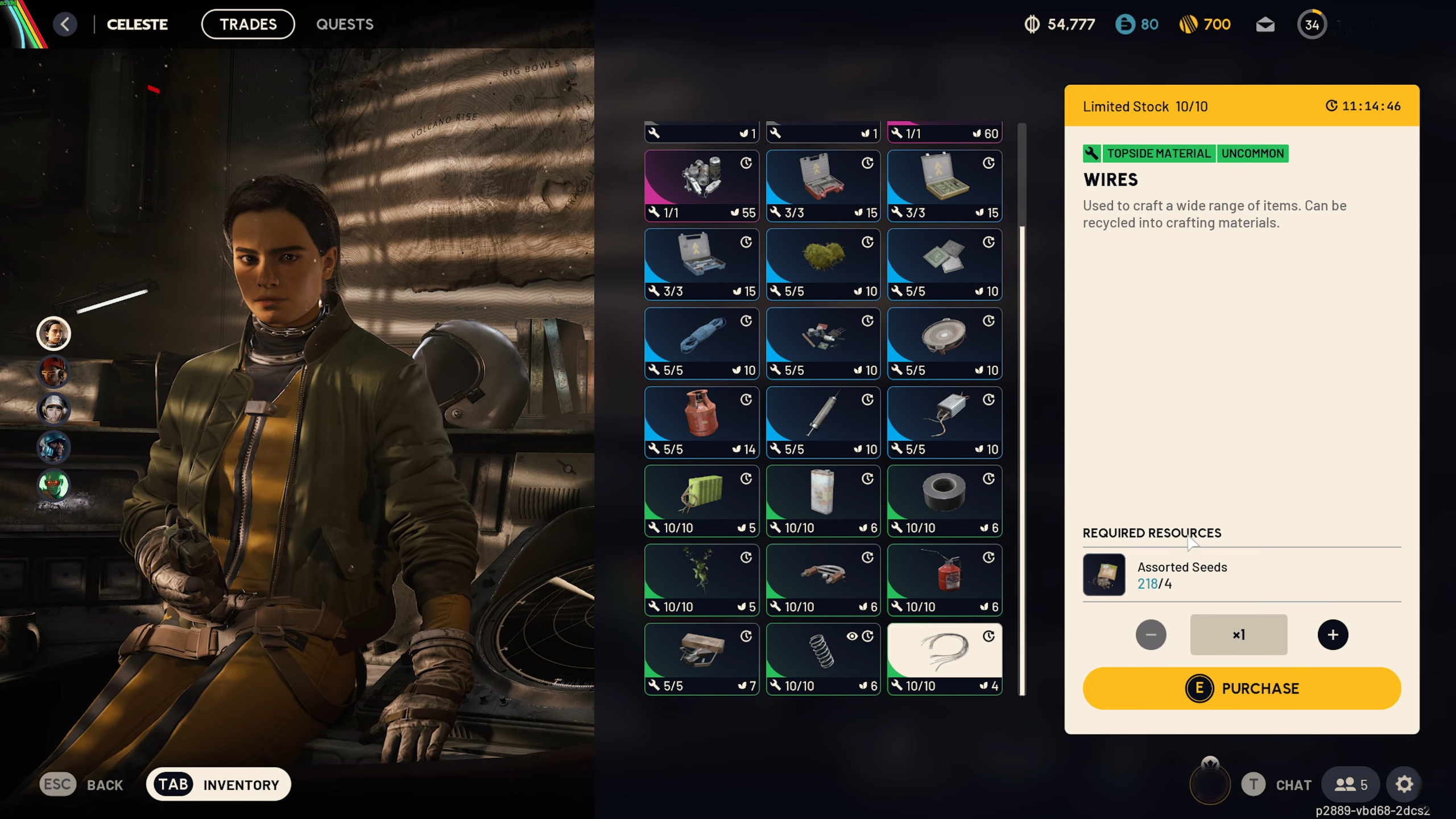Purchase the Wires item
The width and height of the screenshot is (1456, 819).
tap(1242, 688)
